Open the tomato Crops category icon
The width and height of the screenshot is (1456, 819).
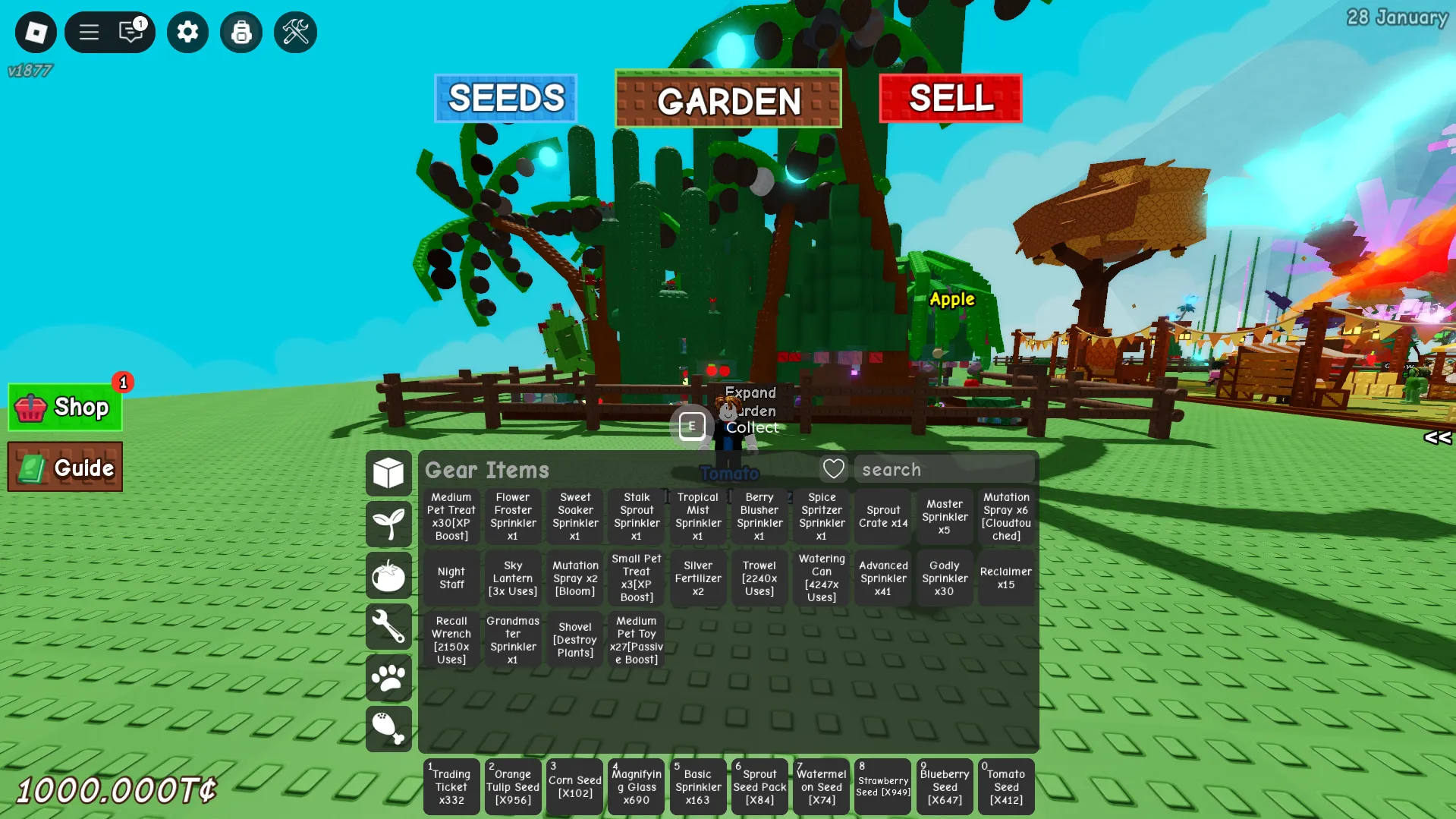coord(388,575)
